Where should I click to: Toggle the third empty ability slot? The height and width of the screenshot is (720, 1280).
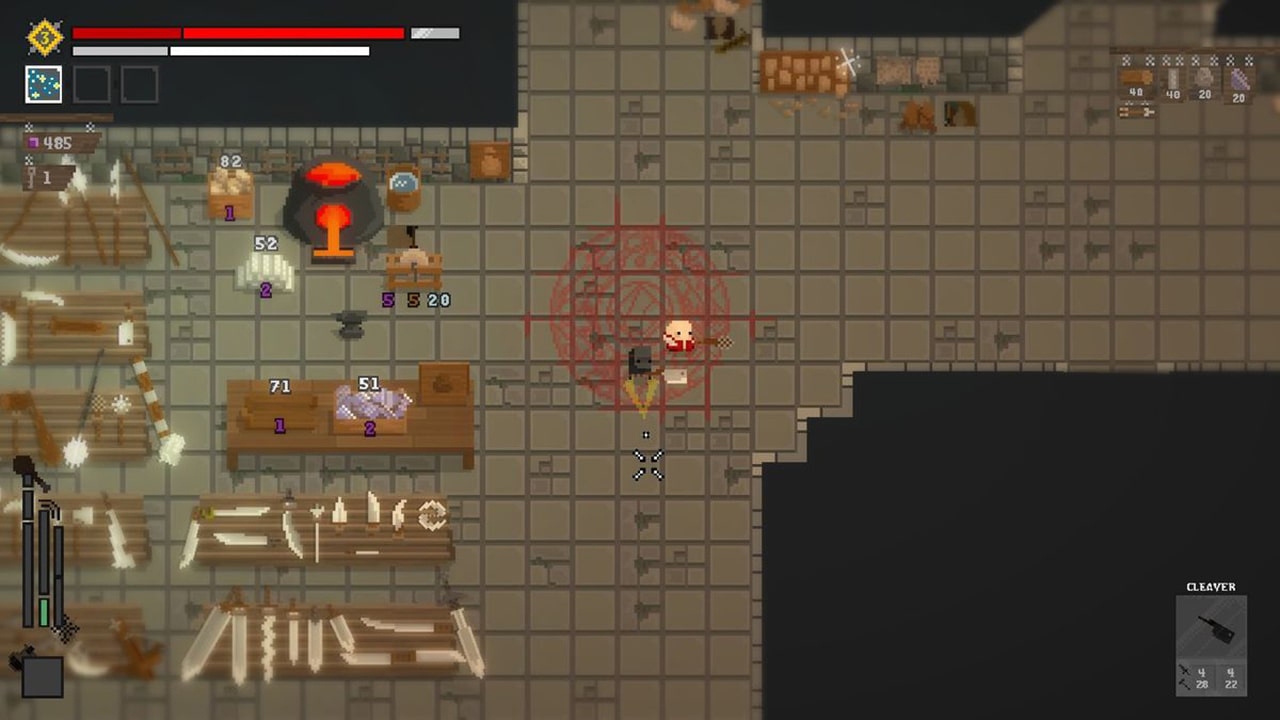[x=139, y=84]
